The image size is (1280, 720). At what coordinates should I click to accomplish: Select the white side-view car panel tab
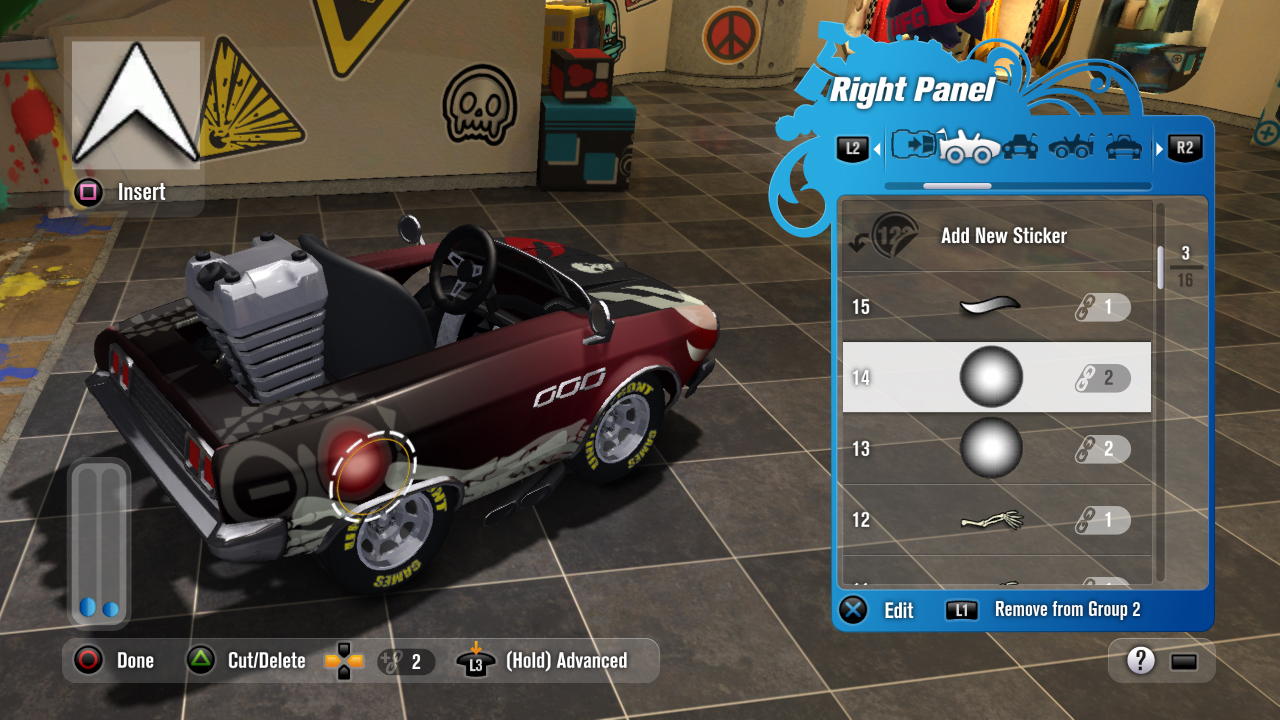tap(968, 147)
